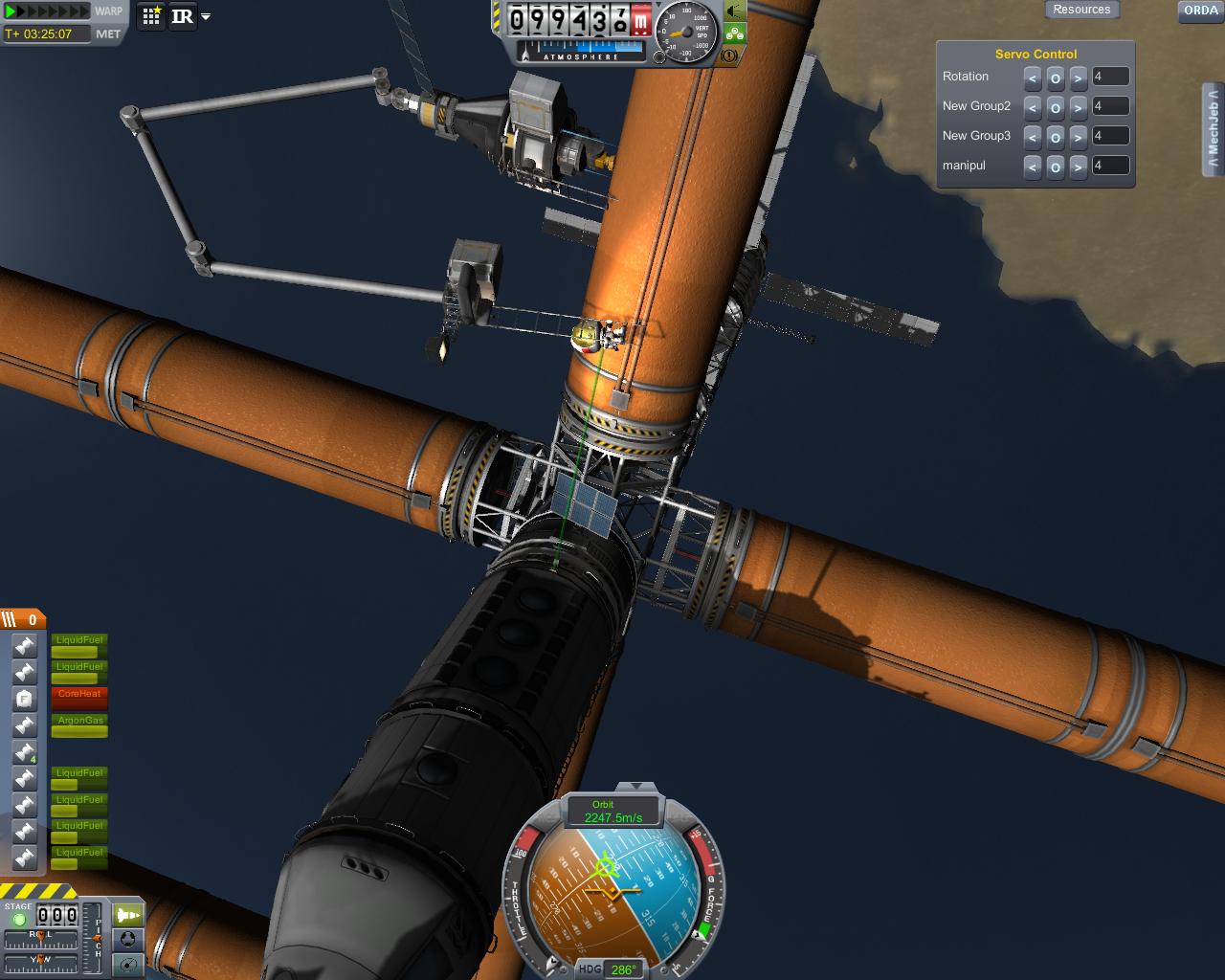Toggle the lights button beside the altimeter
Viewport: 1225px width, 980px height.
point(735,11)
